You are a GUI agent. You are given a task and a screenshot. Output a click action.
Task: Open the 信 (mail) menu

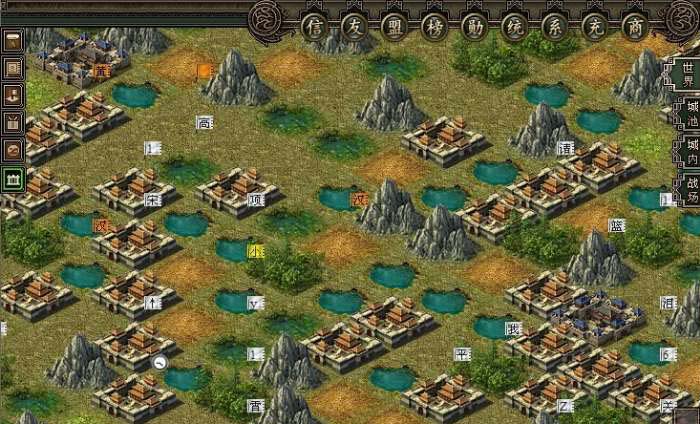point(316,27)
